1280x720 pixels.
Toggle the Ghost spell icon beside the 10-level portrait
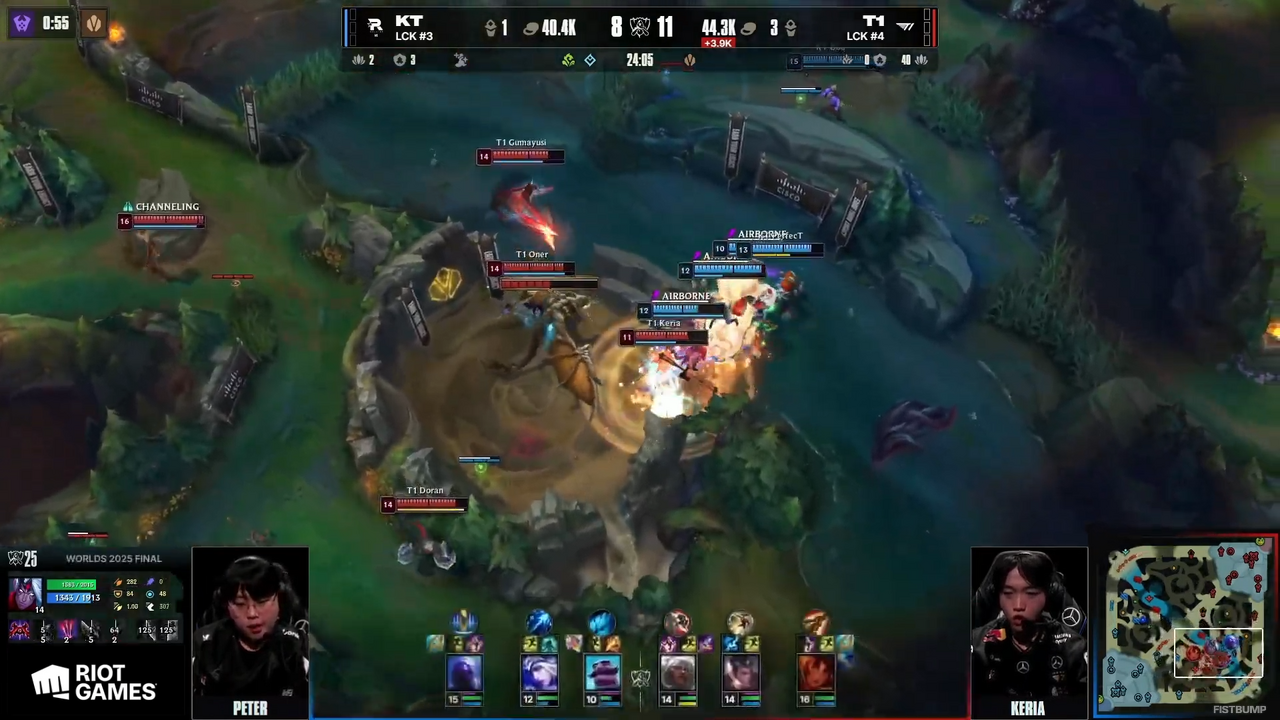(x=610, y=642)
